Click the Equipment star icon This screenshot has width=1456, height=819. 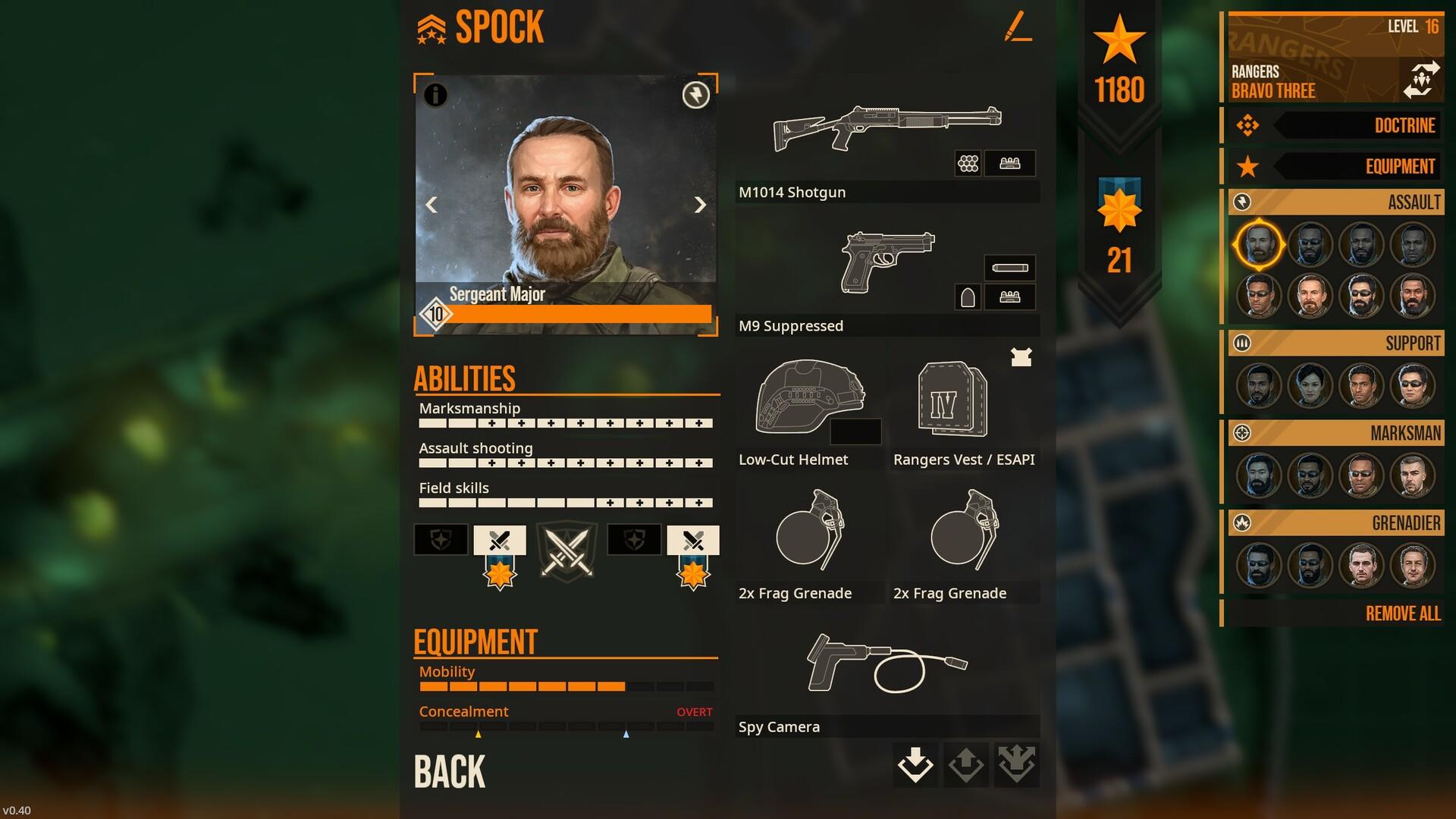click(1248, 167)
